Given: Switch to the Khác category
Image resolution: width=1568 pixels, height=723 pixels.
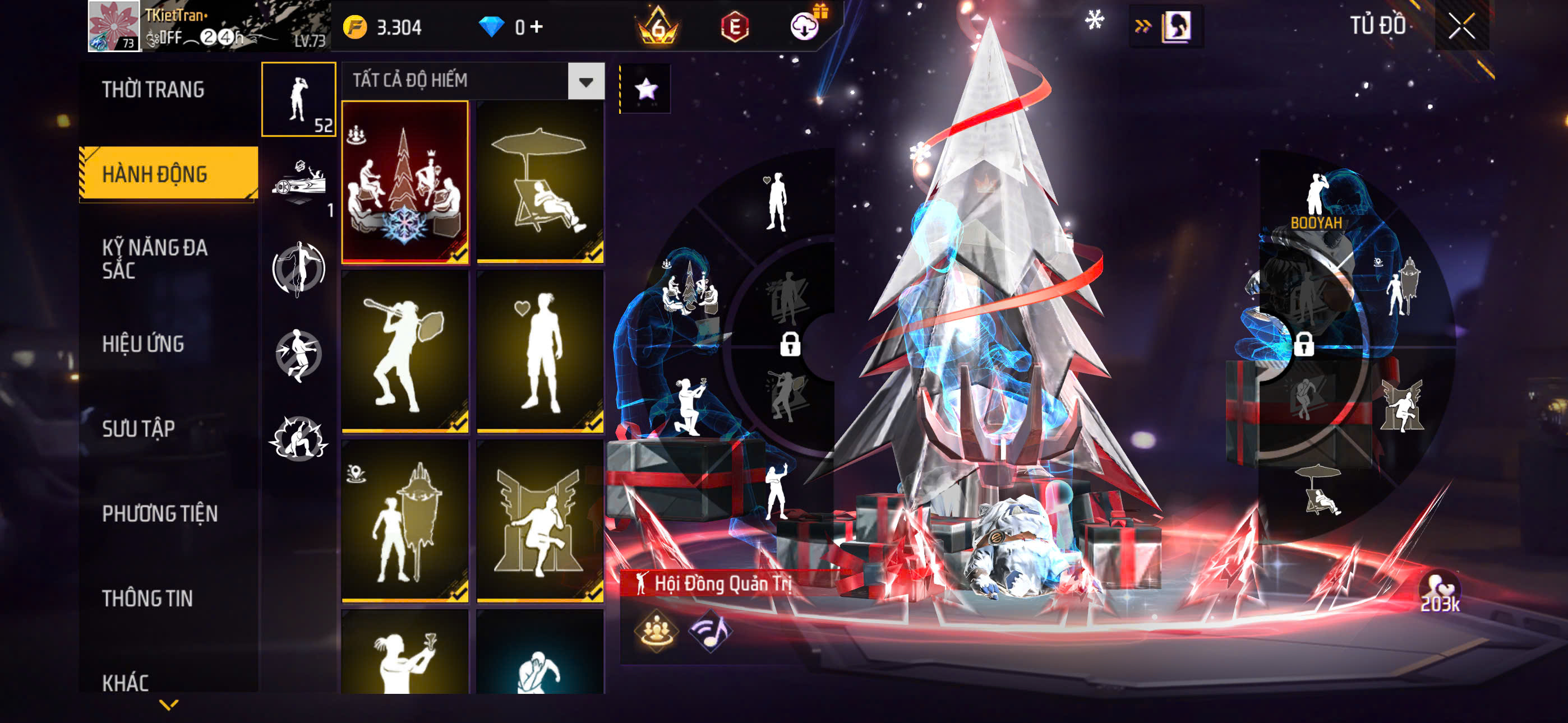Looking at the screenshot, I should (x=126, y=682).
